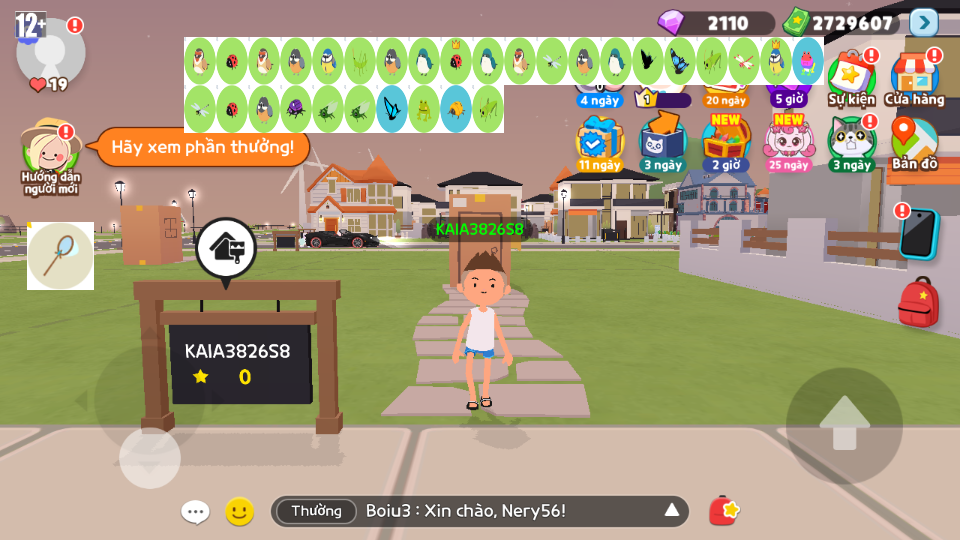Open the Cửa hàng shop
This screenshot has width=960, height=540.
914,77
